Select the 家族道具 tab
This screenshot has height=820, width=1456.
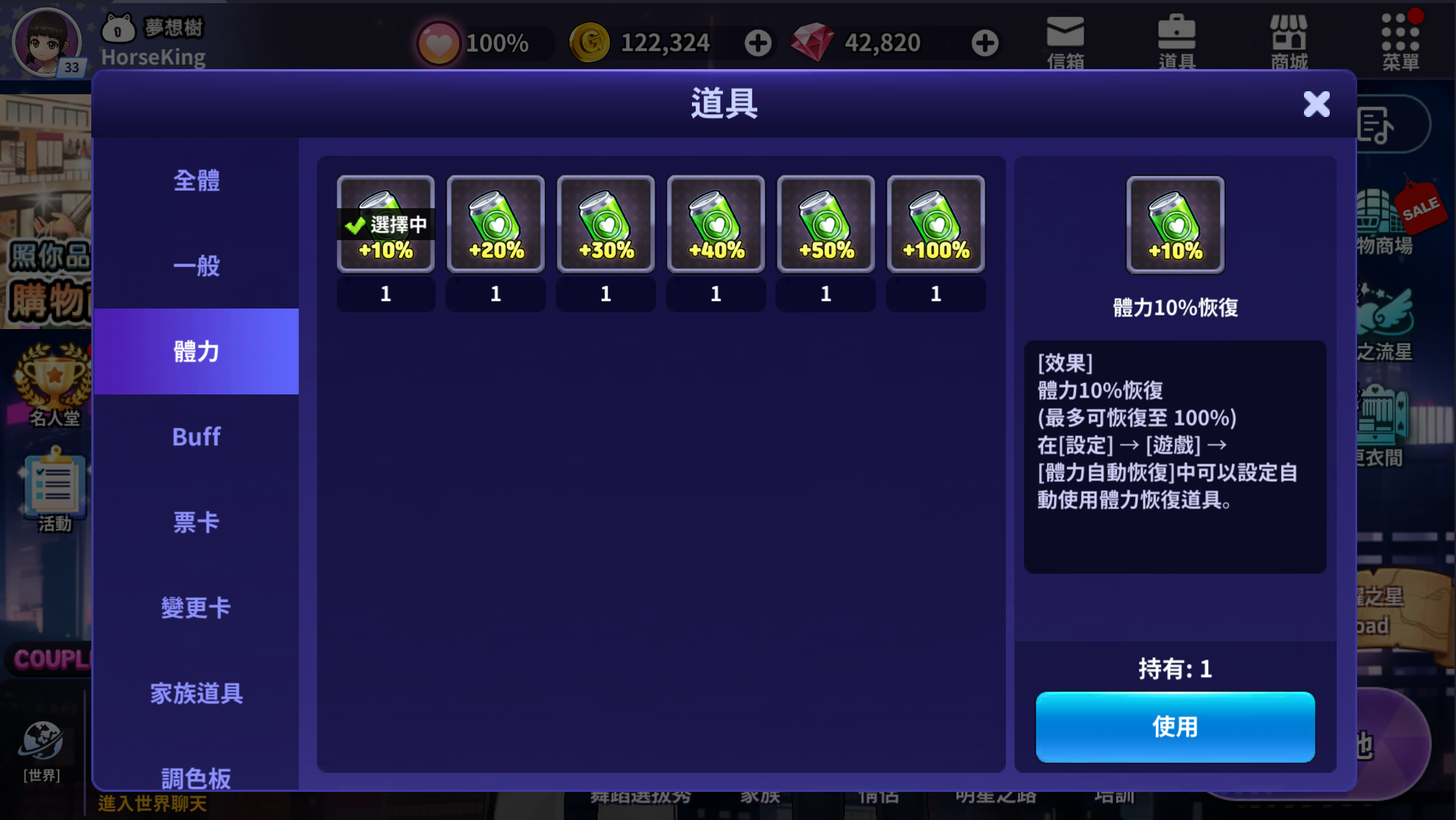(x=196, y=693)
